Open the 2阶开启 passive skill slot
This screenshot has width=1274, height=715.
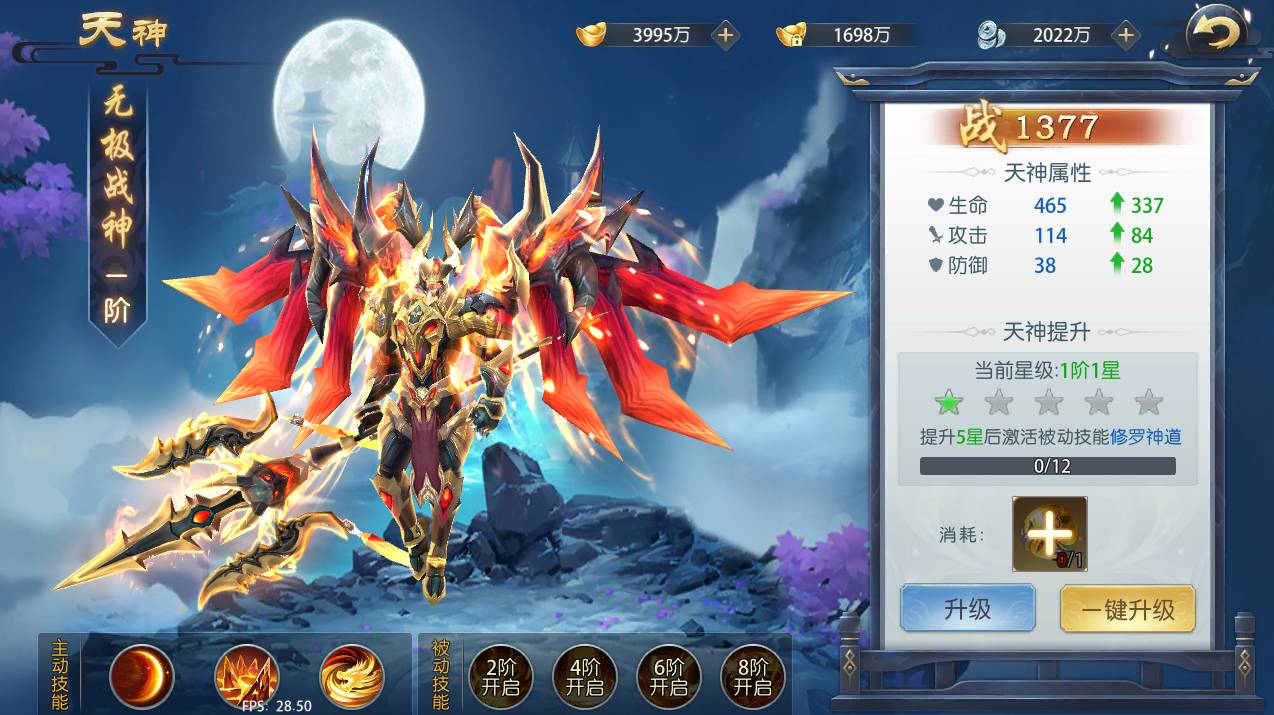500,677
